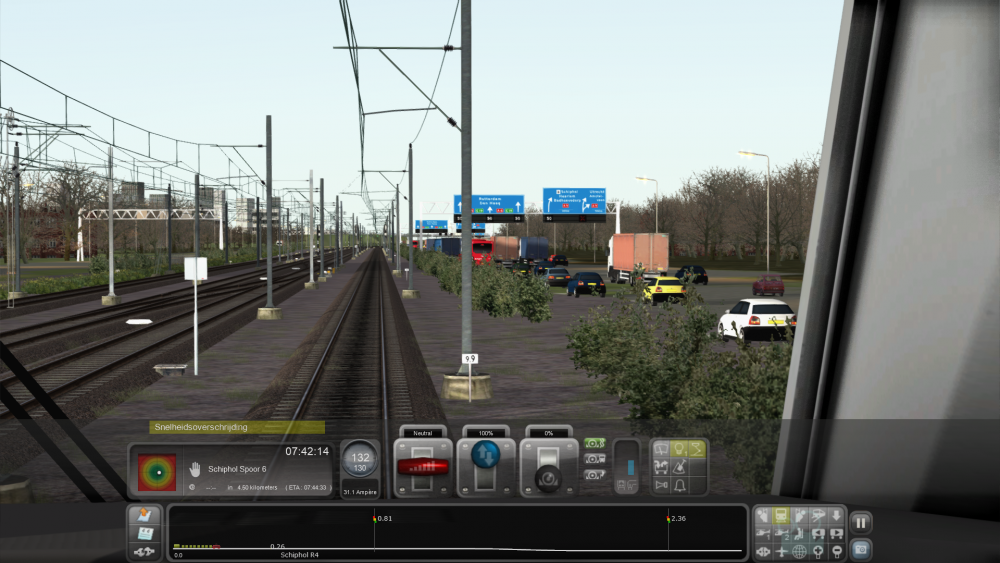The image size is (1000, 563).
Task: Open the task assignment list button
Action: [x=144, y=516]
